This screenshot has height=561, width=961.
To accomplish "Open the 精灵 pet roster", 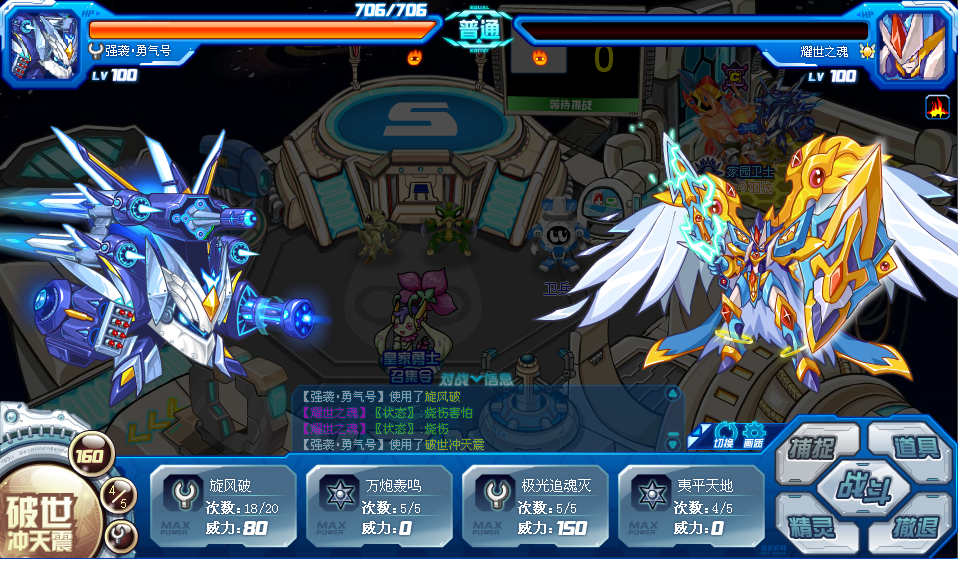I will (814, 529).
